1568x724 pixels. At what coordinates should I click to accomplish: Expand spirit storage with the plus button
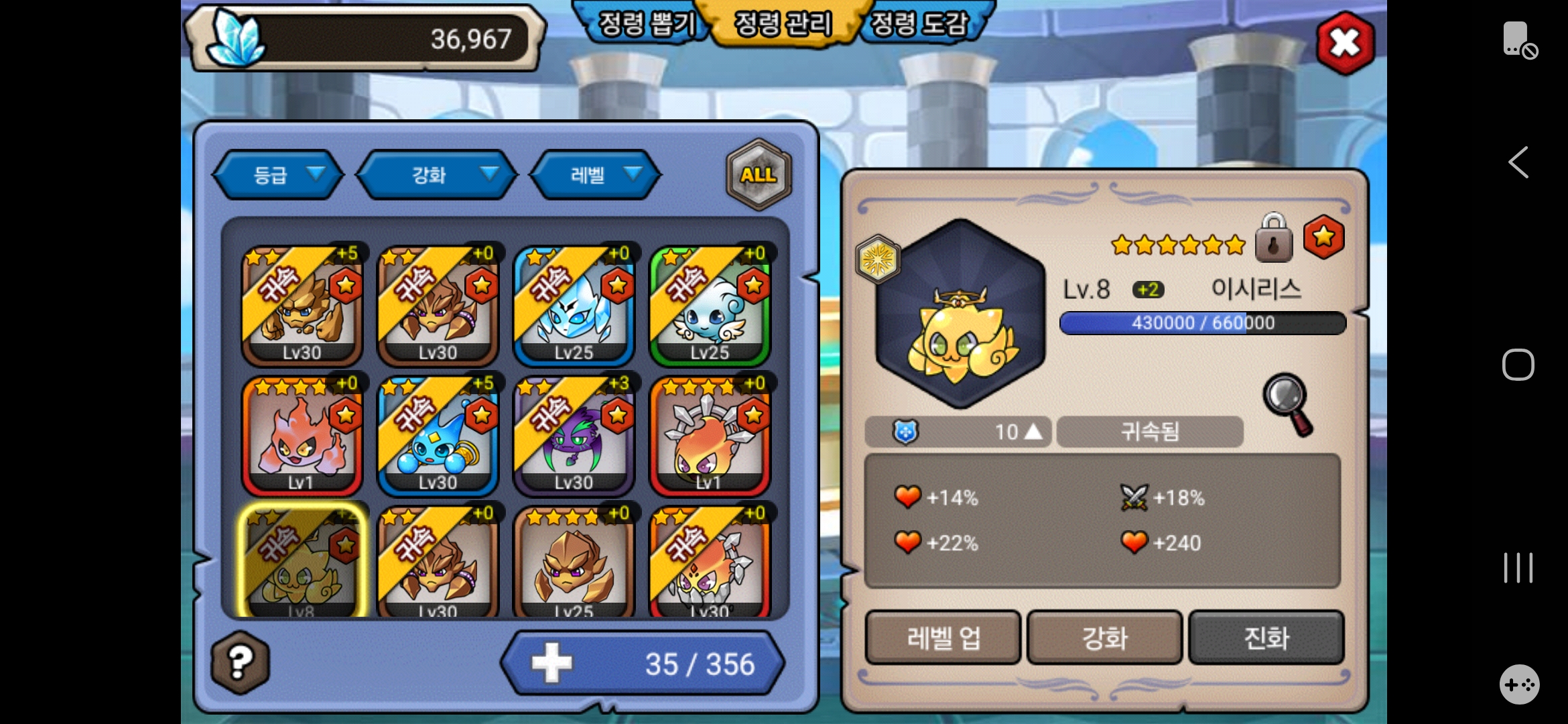click(x=551, y=663)
